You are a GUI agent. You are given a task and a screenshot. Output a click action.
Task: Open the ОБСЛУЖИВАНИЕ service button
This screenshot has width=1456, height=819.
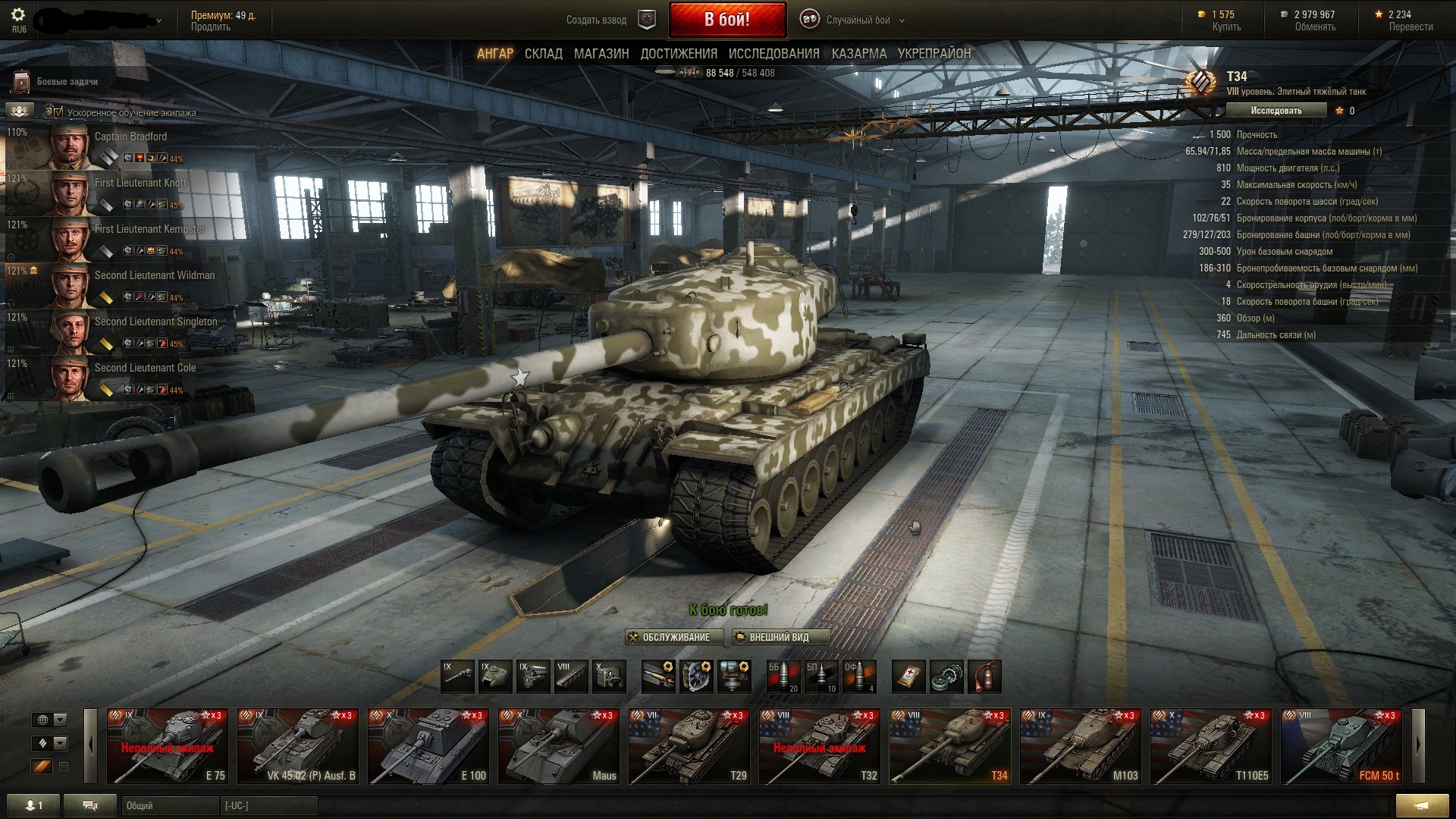click(670, 637)
